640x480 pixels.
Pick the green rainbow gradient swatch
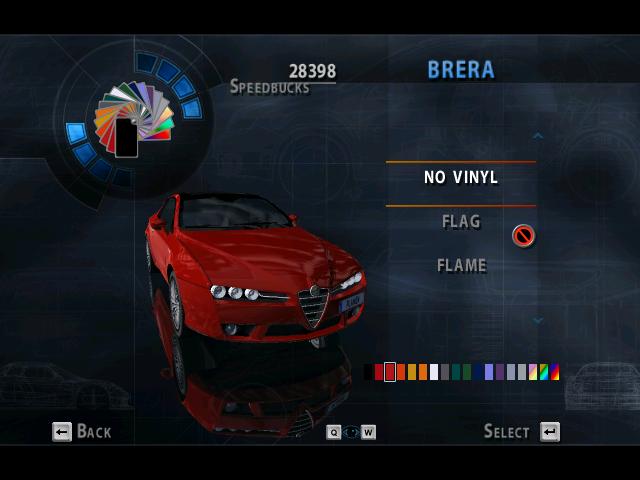click(x=544, y=372)
